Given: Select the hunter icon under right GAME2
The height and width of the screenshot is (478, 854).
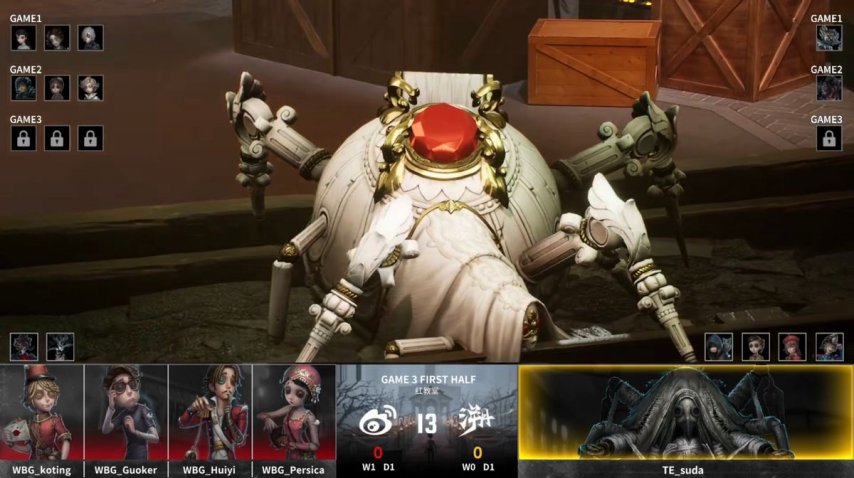Looking at the screenshot, I should point(828,88).
